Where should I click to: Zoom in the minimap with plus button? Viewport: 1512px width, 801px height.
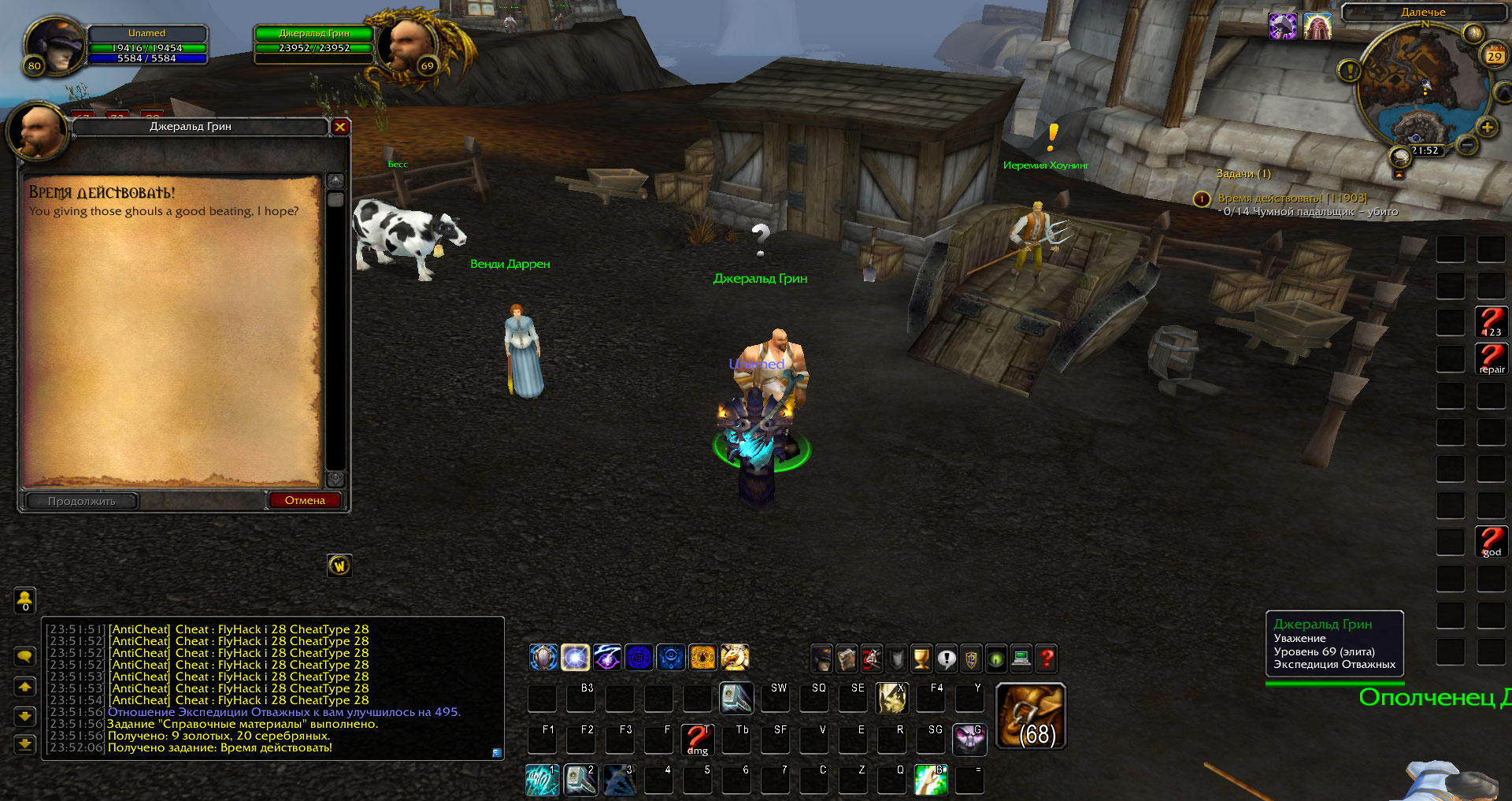(1487, 128)
